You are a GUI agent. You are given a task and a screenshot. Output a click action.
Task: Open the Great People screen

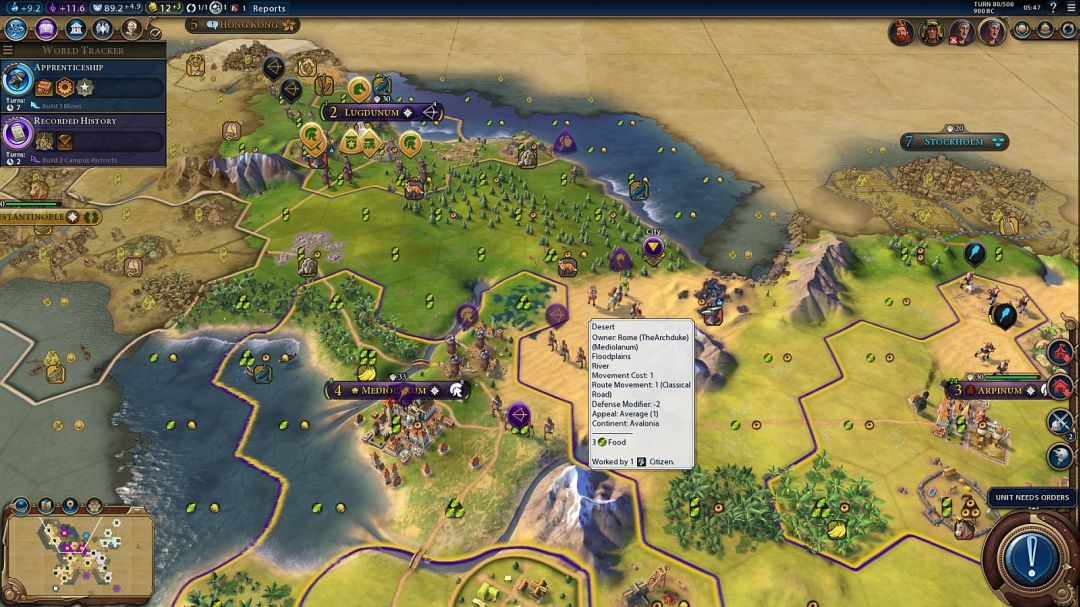(131, 28)
